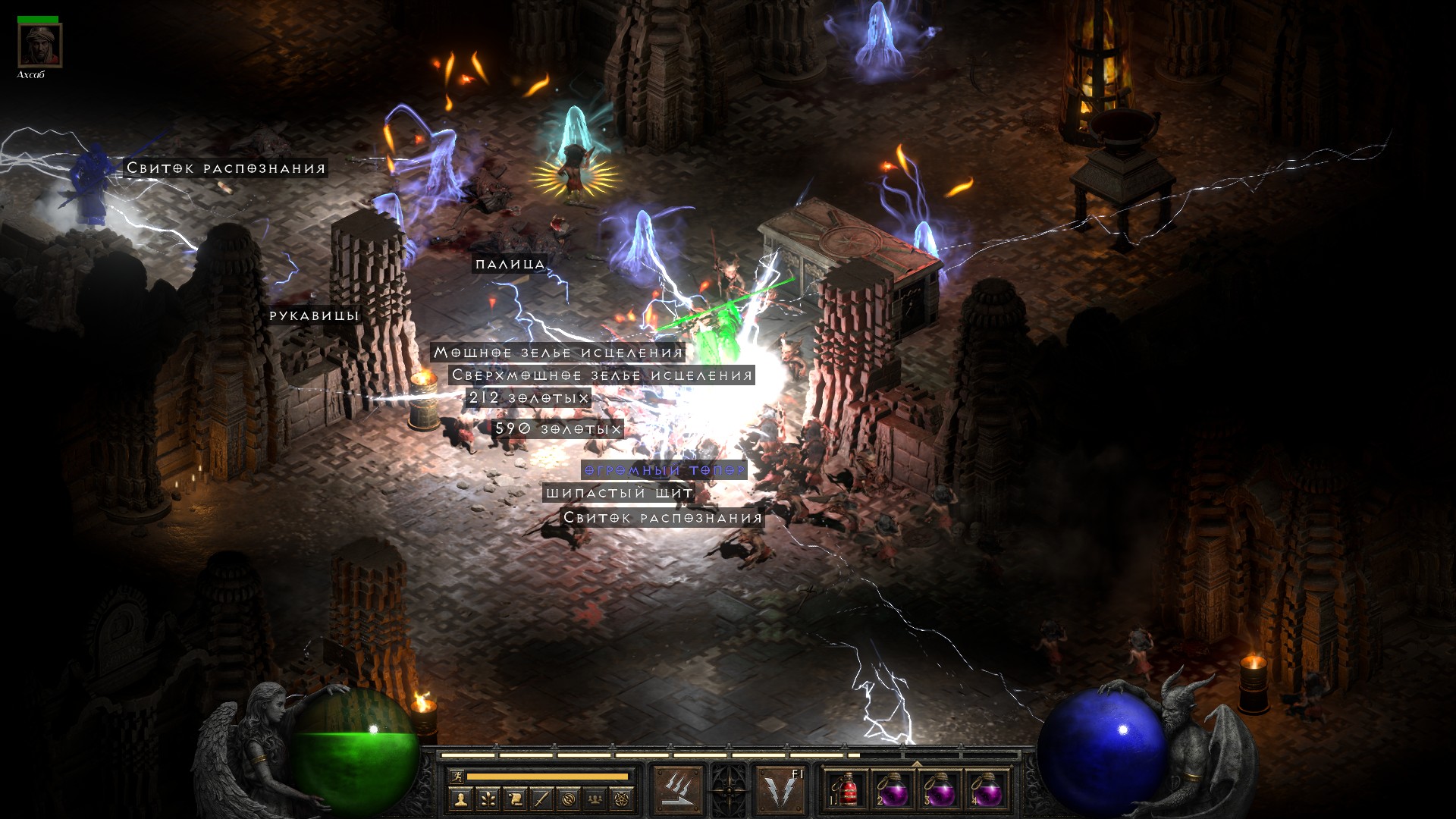This screenshot has width=1456, height=819.
Task: Toggle the run/walk button
Action: [457, 776]
